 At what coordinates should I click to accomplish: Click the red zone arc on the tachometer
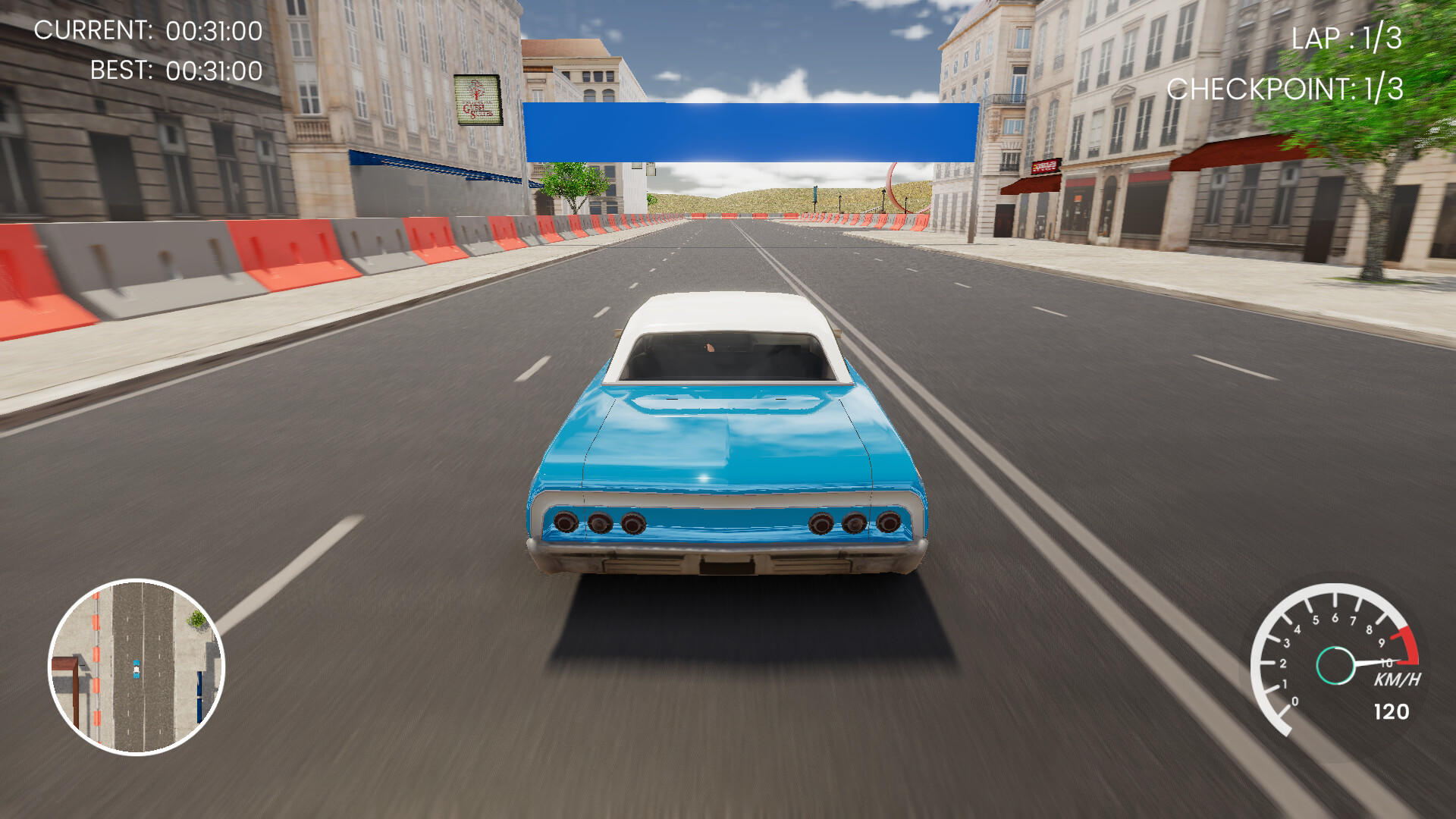pos(1410,645)
